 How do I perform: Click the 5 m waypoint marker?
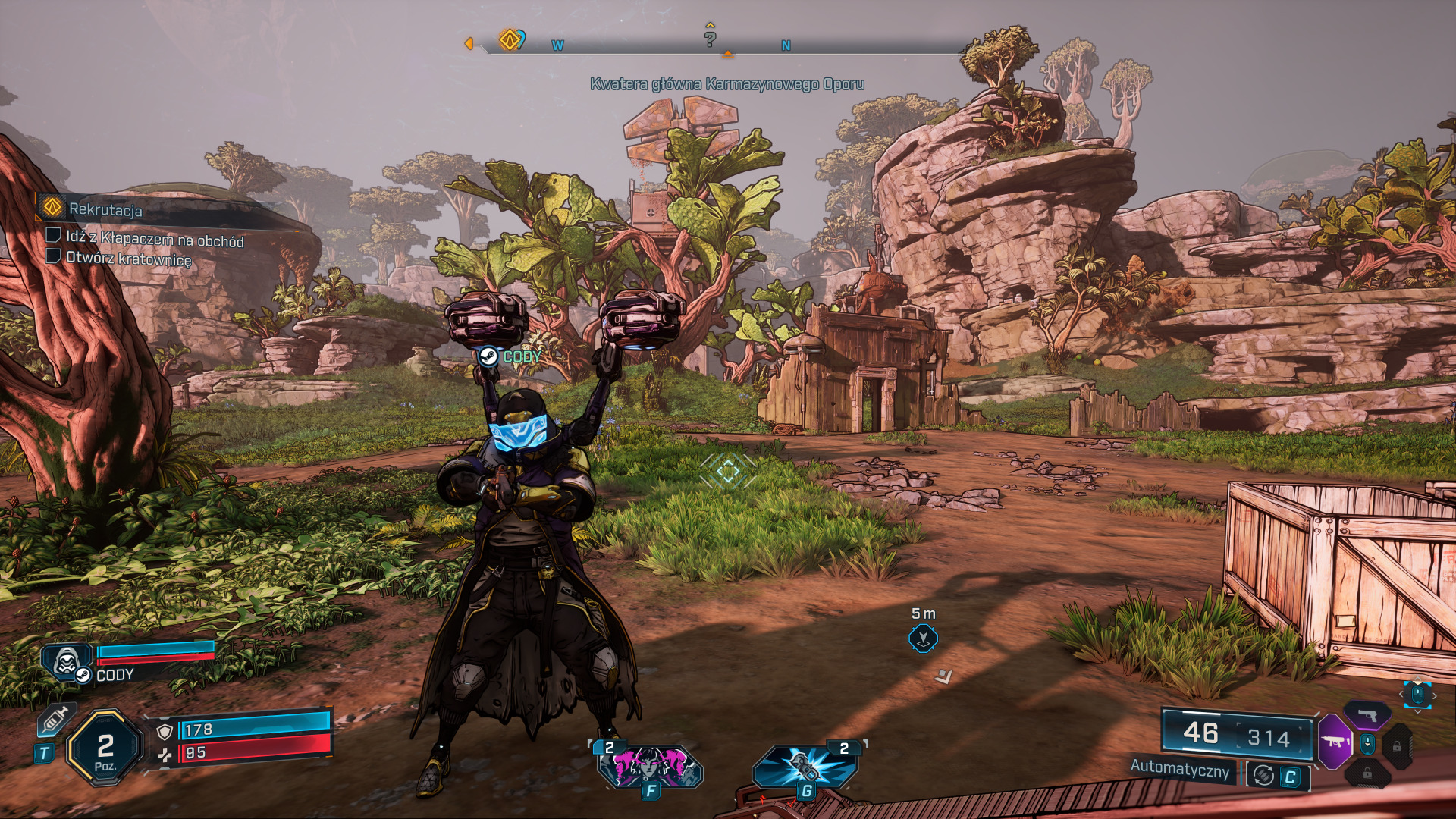tap(923, 639)
